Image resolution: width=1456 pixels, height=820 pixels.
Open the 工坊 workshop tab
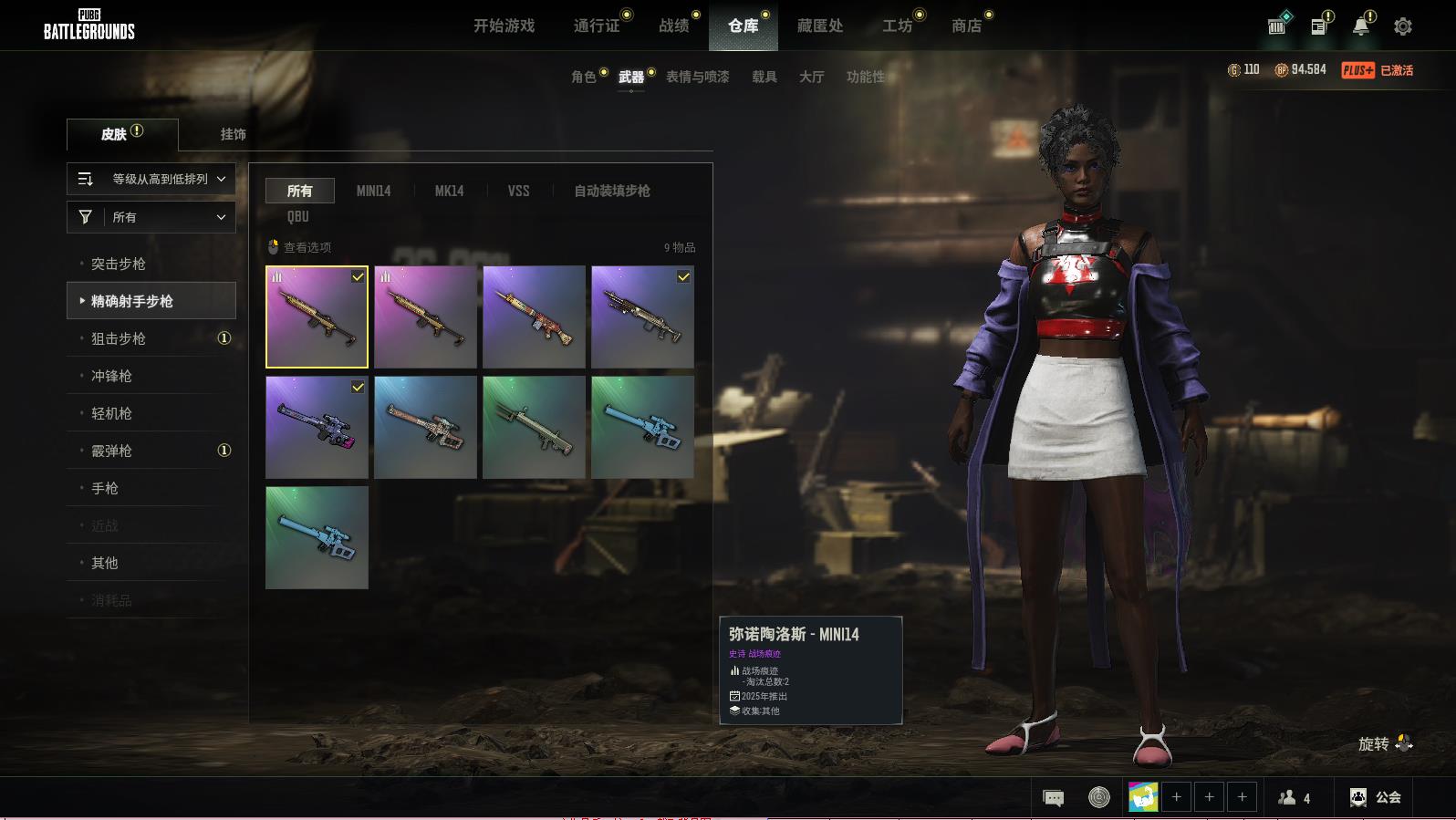[x=897, y=26]
